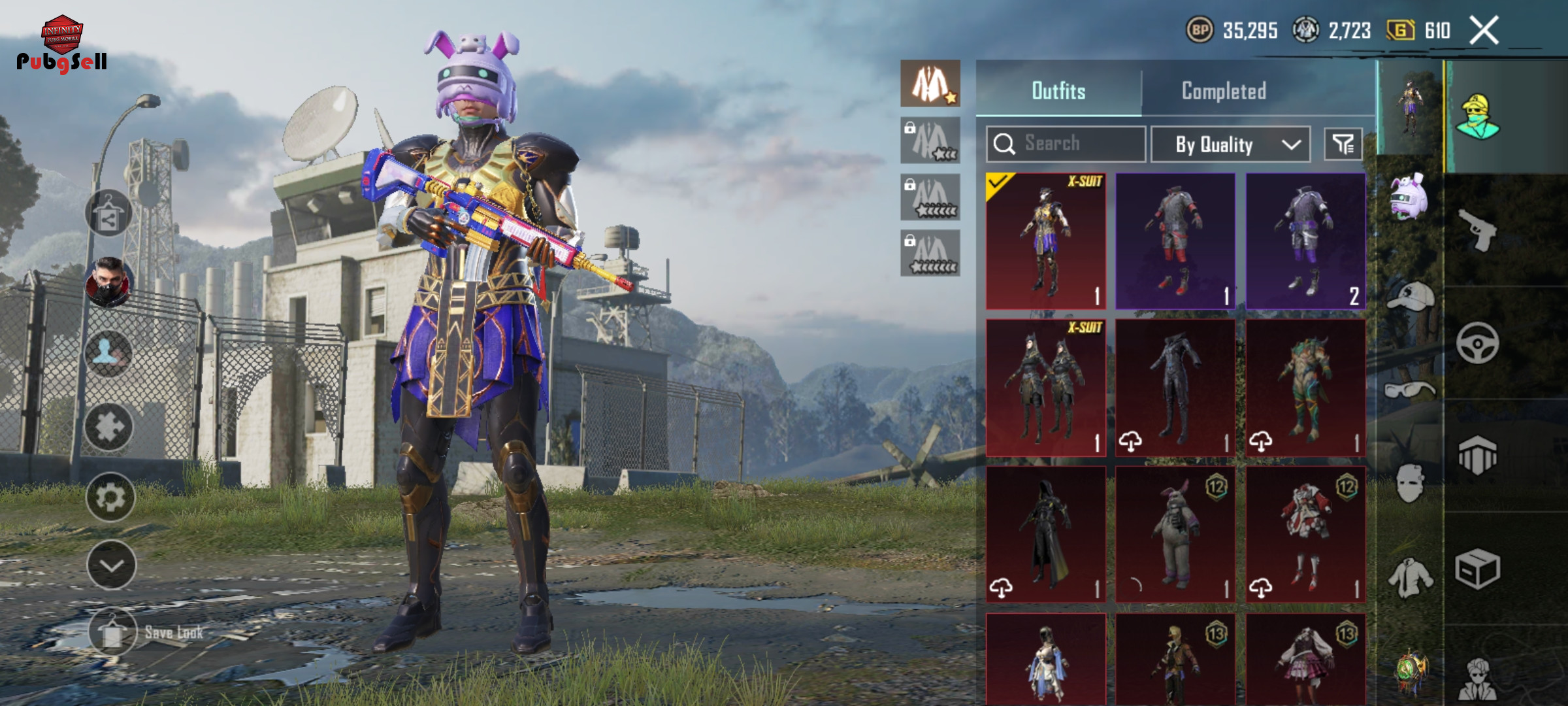Screen dimensions: 1568x706
Task: Select the bunny helmet headgear slot
Action: click(x=1409, y=196)
